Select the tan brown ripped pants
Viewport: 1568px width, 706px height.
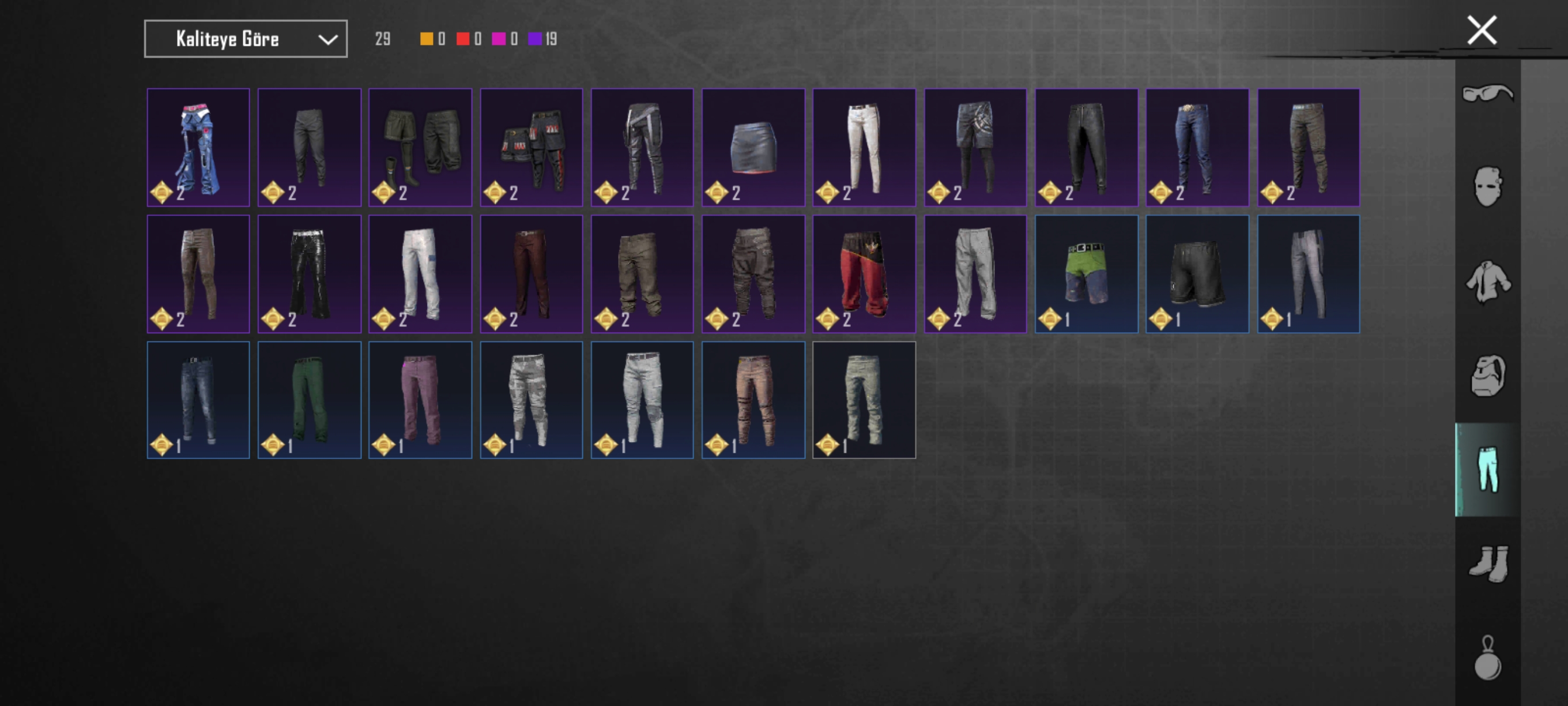click(x=753, y=400)
